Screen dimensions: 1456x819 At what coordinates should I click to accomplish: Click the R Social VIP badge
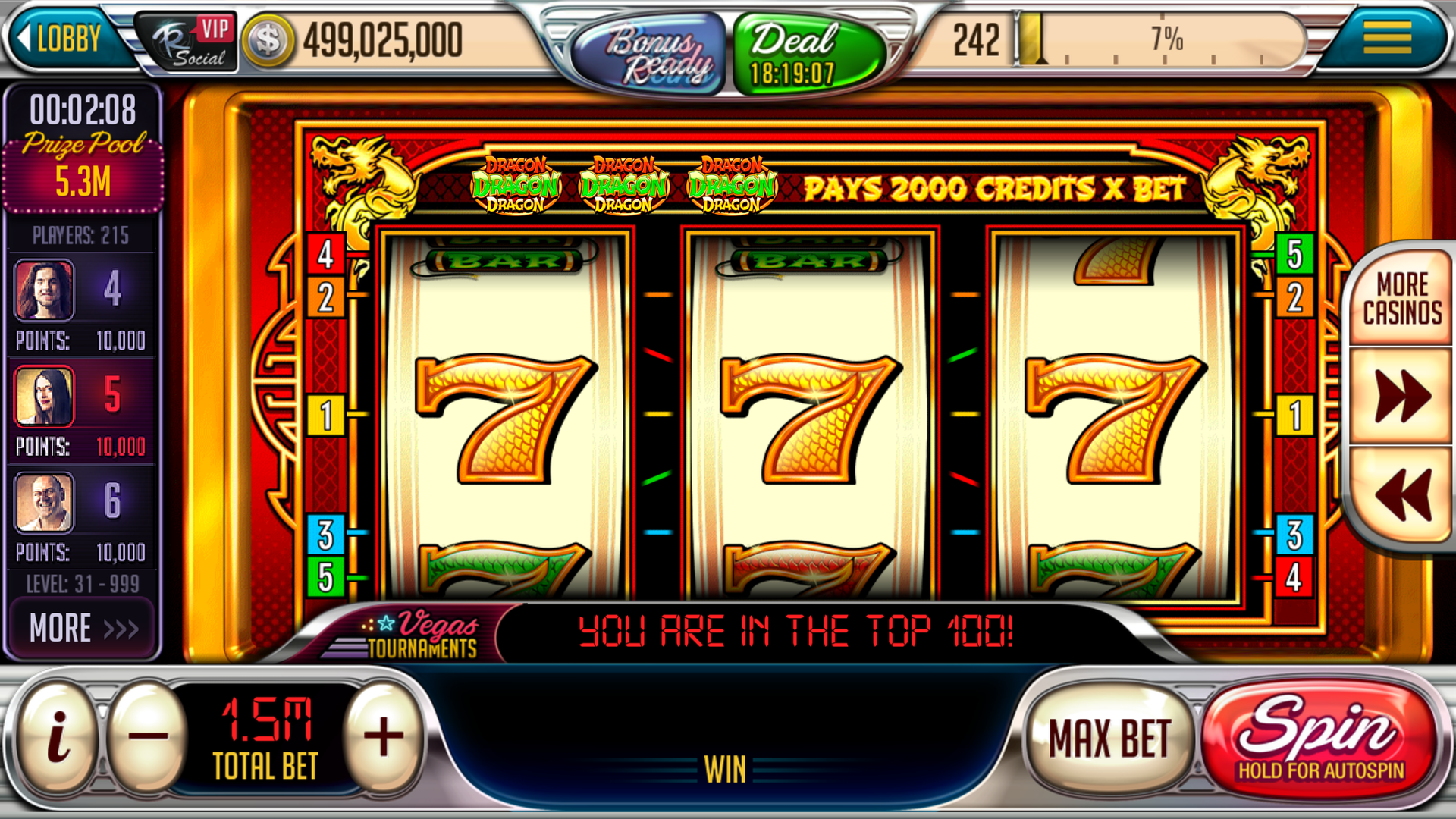pos(187,39)
